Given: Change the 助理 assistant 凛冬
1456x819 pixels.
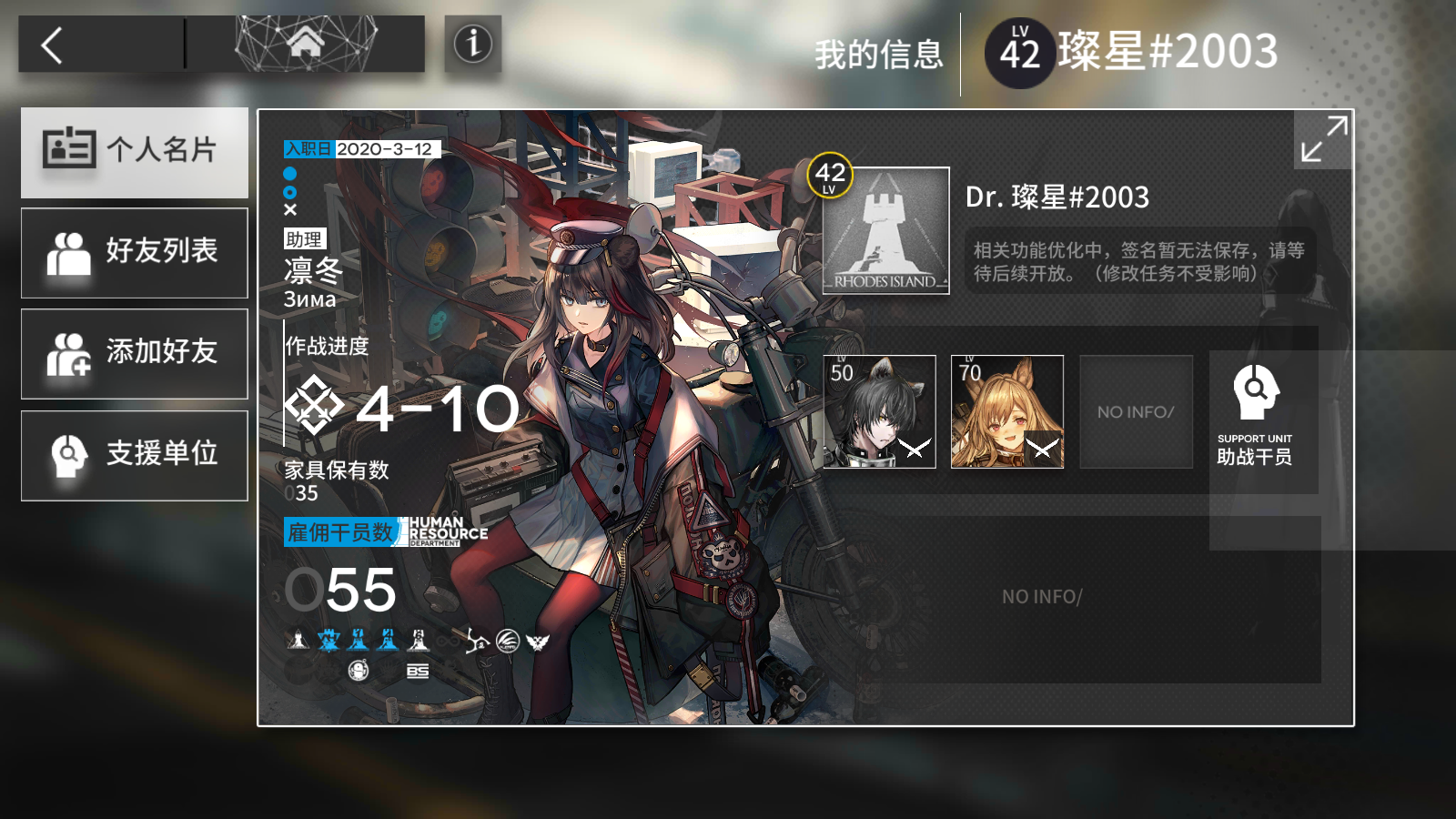Looking at the screenshot, I should 312,270.
